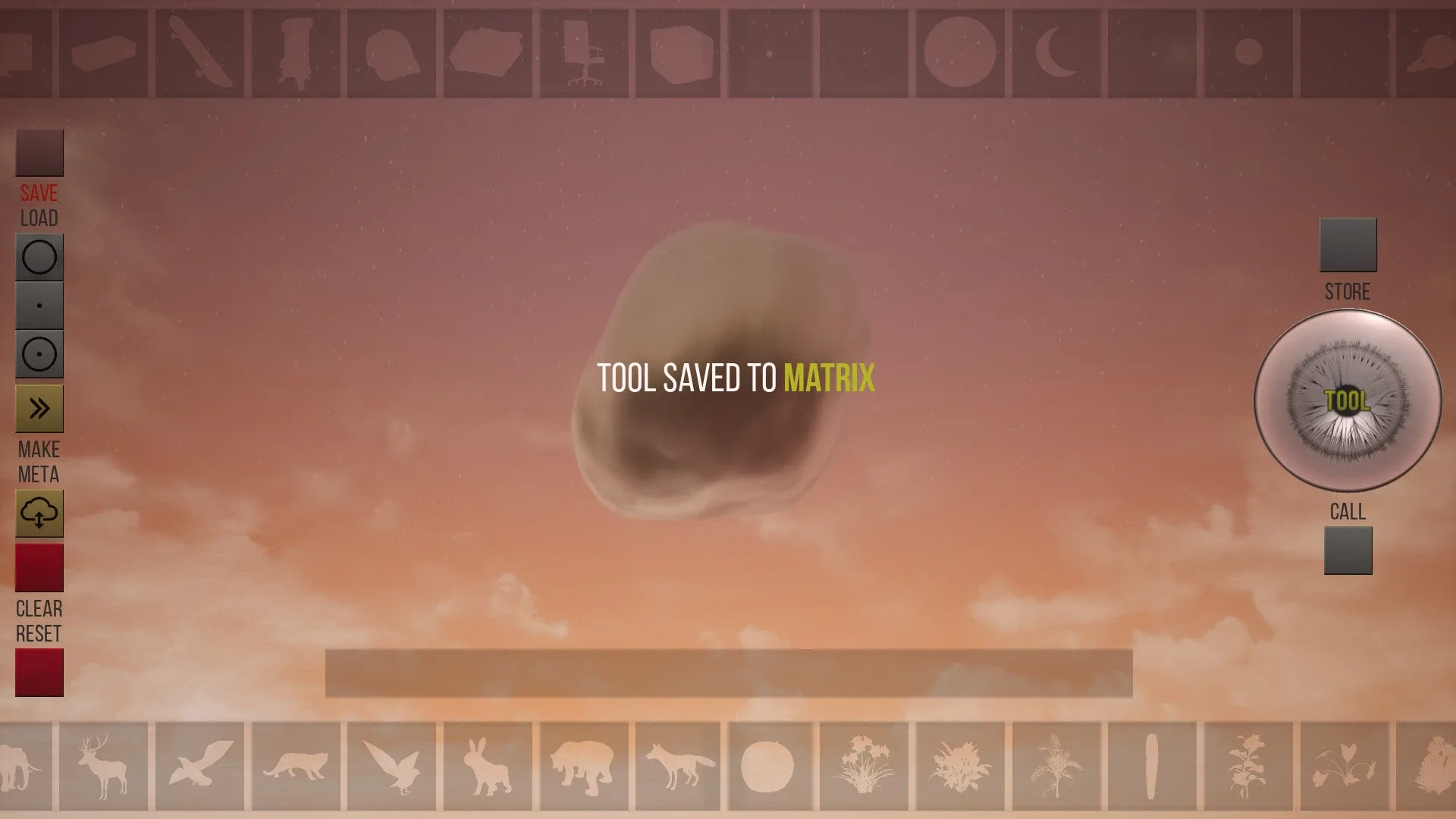Image resolution: width=1456 pixels, height=819 pixels.
Task: Select the fox silhouette icon
Action: click(679, 766)
